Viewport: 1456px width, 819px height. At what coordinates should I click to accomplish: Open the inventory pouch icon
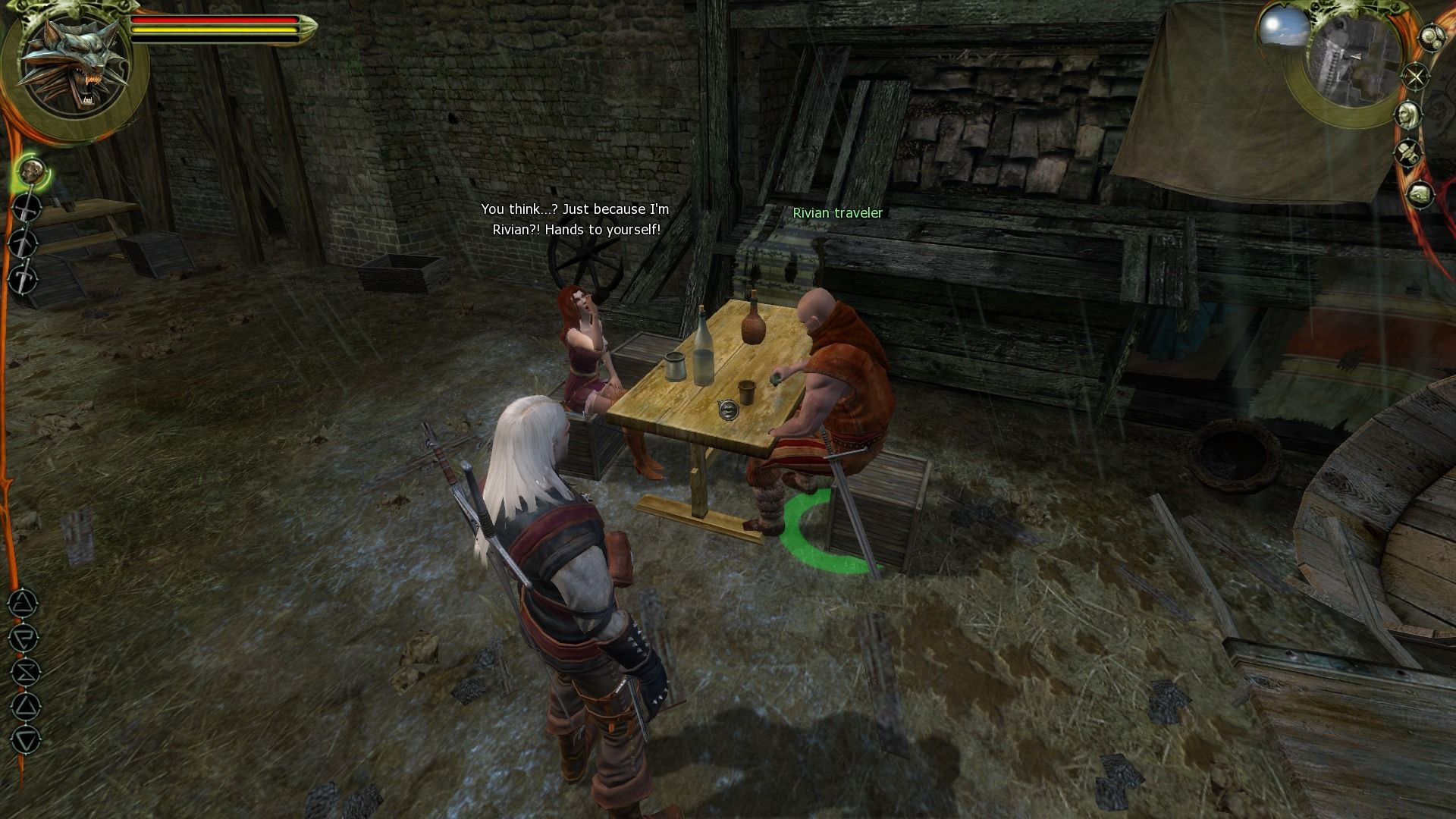tap(1420, 195)
